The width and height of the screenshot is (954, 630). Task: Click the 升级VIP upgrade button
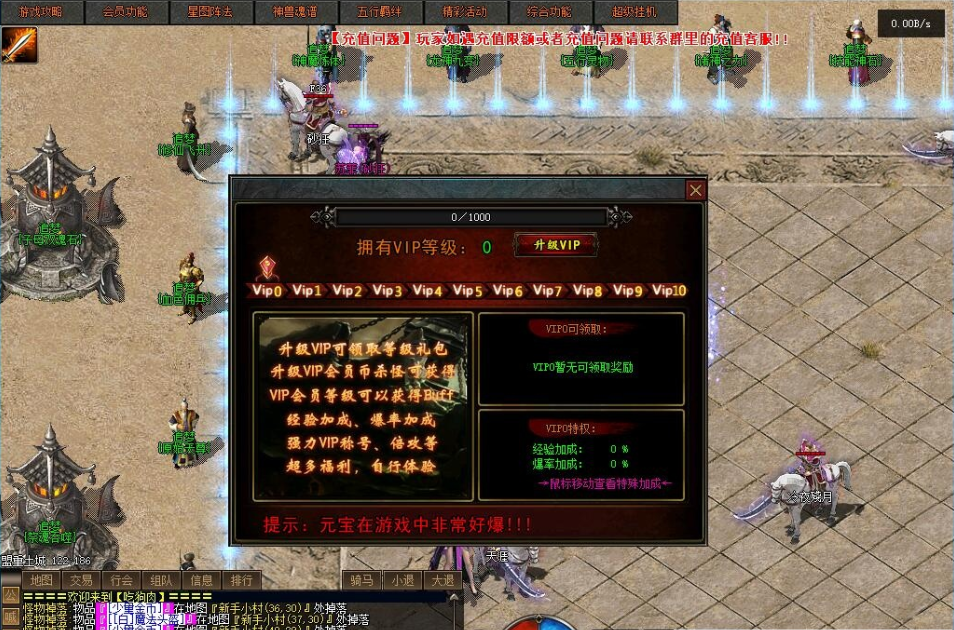[556, 245]
